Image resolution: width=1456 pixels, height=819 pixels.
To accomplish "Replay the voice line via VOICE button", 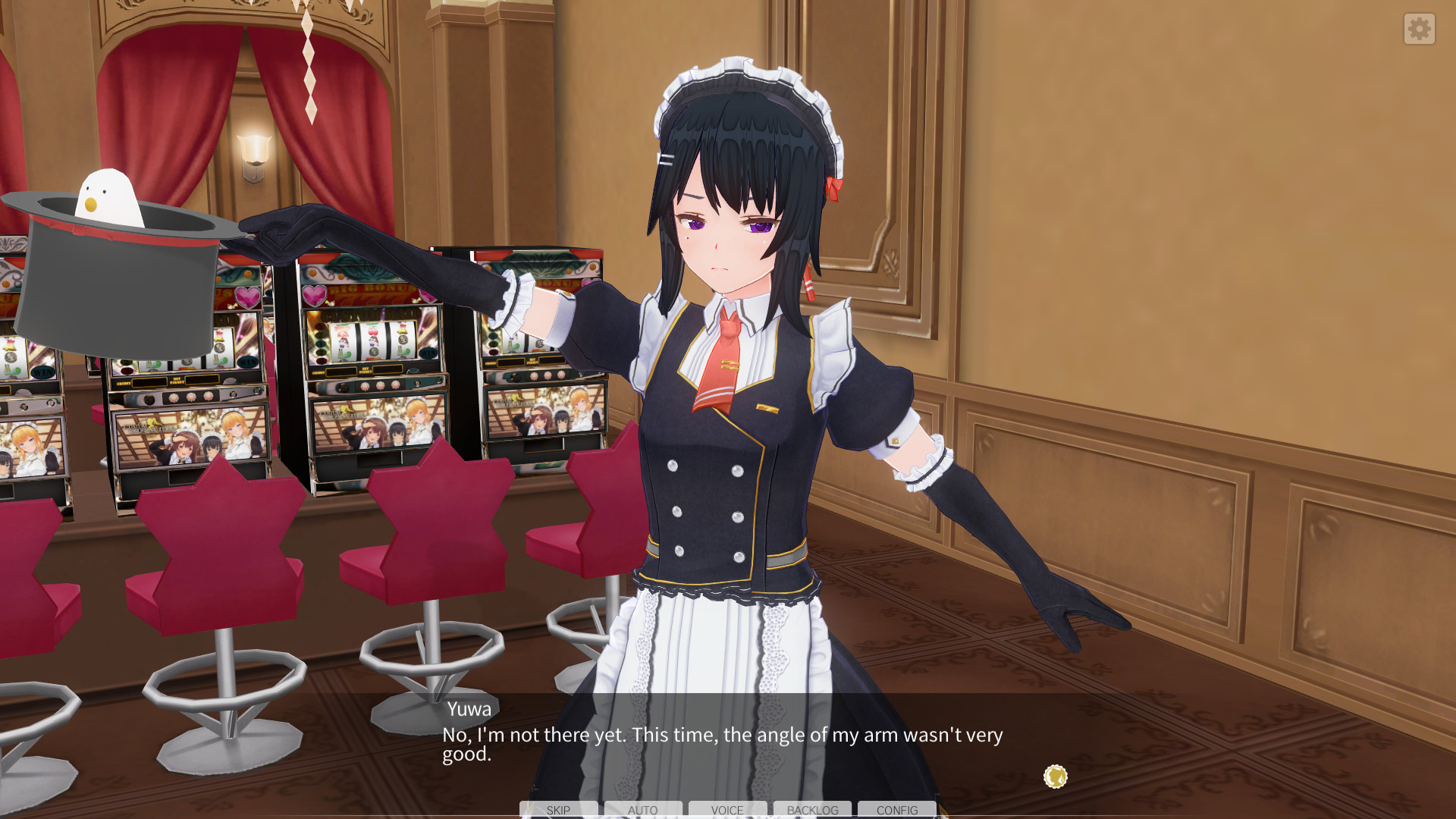I will [727, 810].
